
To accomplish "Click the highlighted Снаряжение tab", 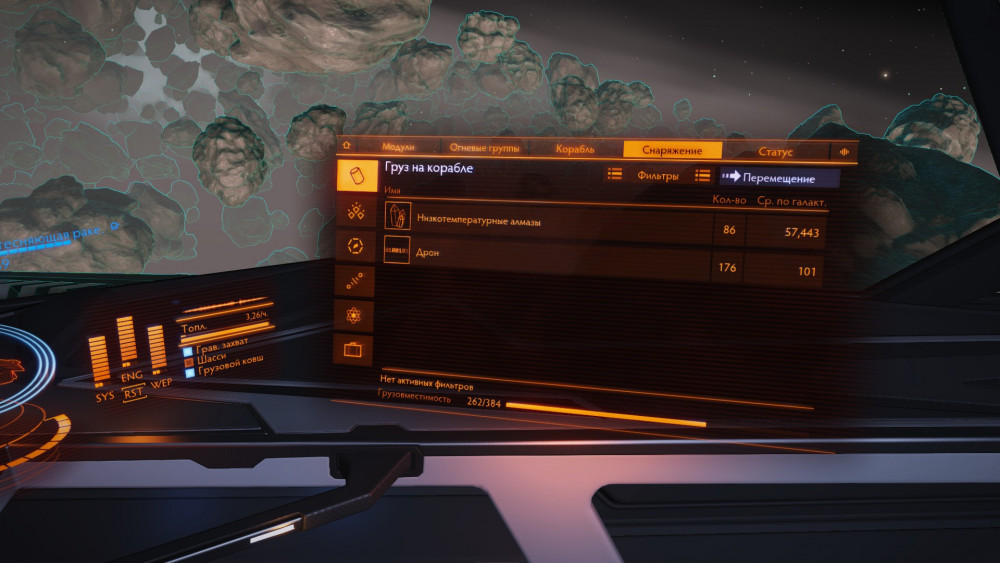I will pyautogui.click(x=673, y=150).
